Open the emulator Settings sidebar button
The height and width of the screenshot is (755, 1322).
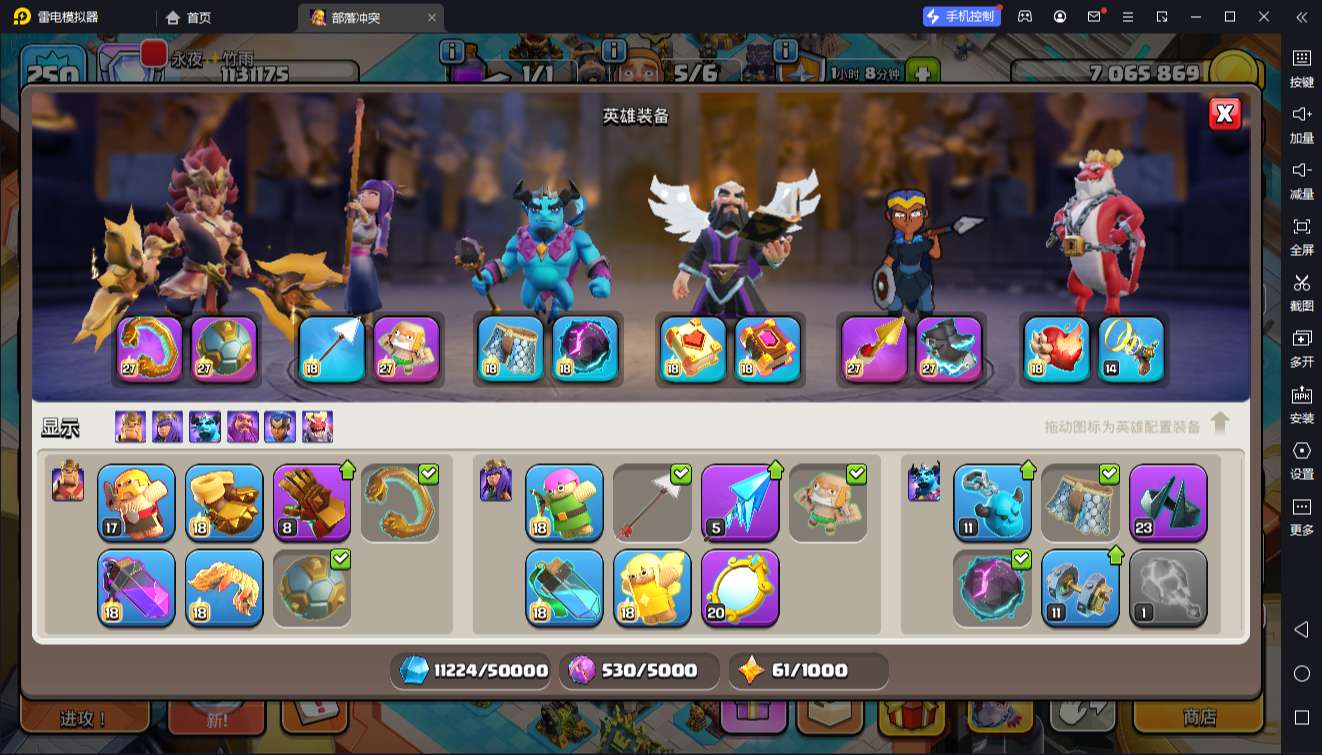point(1301,457)
